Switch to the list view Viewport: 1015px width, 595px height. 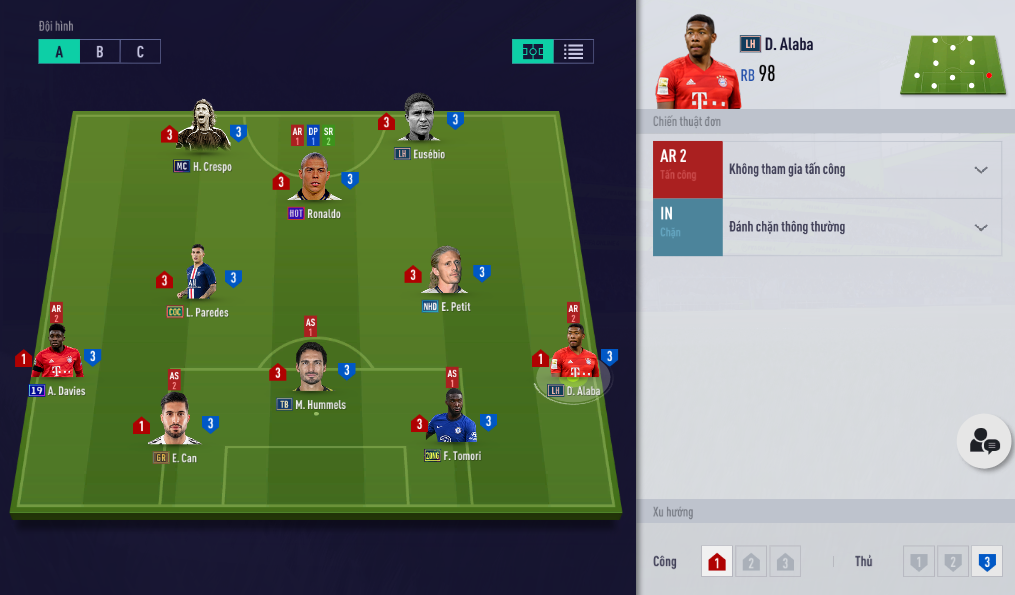click(x=573, y=52)
